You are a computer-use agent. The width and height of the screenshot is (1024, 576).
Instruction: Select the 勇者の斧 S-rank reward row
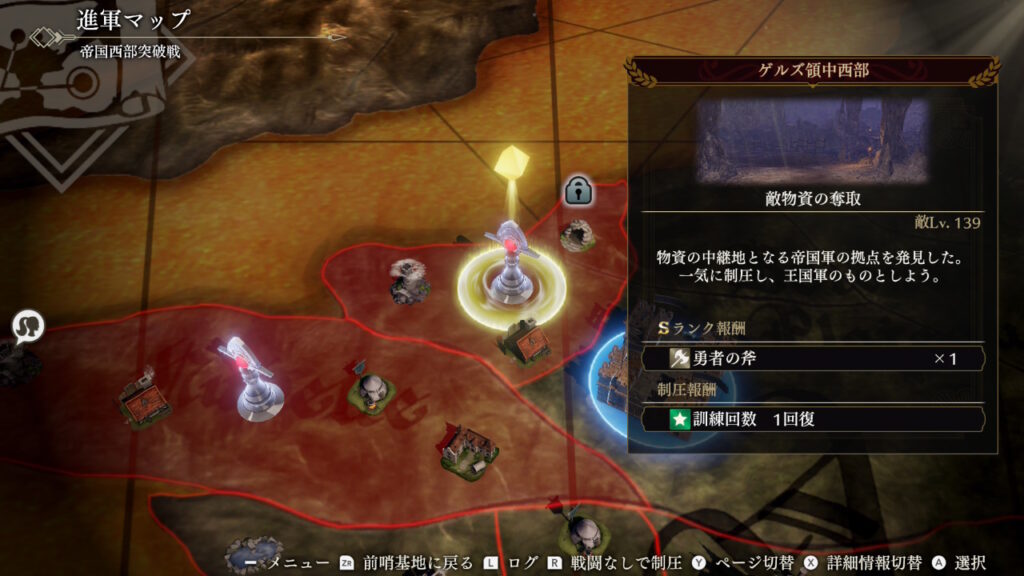tap(812, 358)
